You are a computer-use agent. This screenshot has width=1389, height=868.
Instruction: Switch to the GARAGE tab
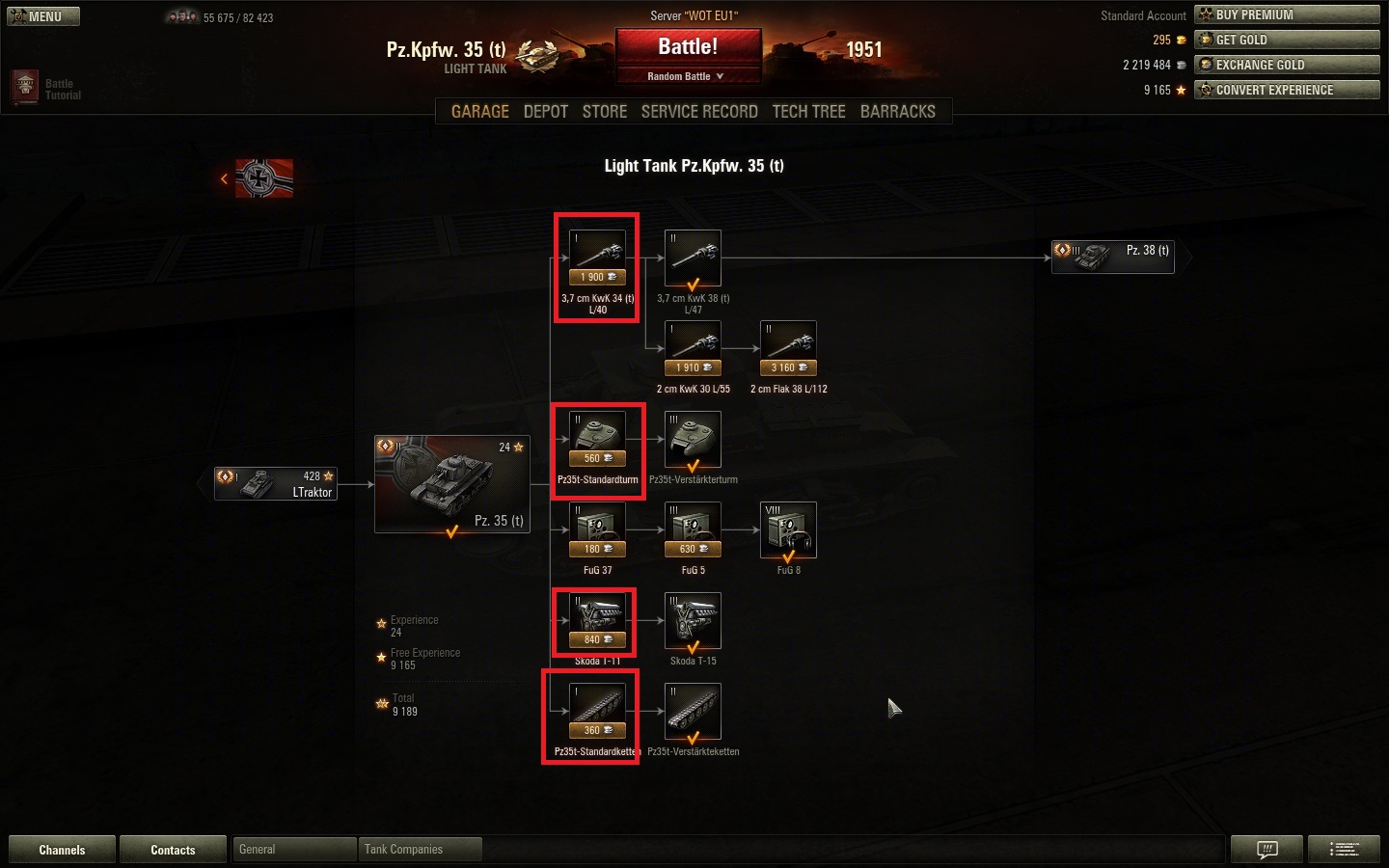pyautogui.click(x=479, y=112)
